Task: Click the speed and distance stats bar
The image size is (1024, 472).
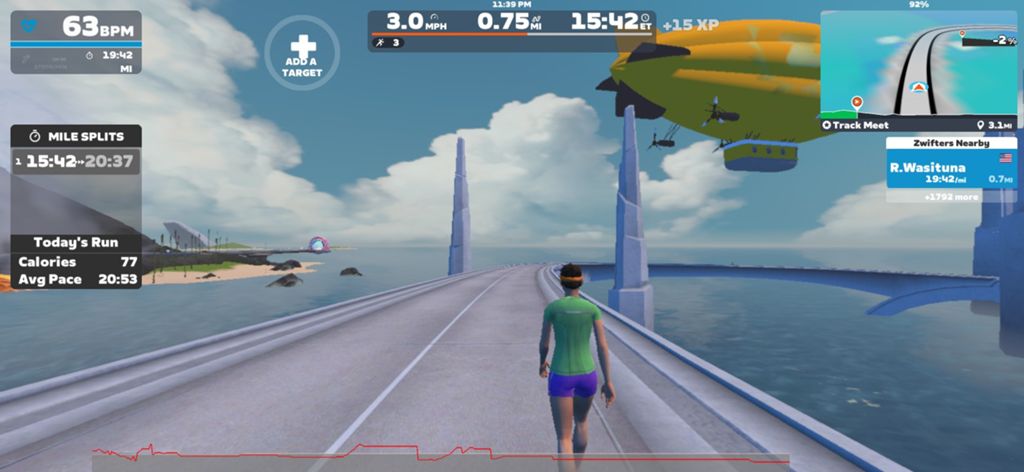Action: tap(511, 22)
